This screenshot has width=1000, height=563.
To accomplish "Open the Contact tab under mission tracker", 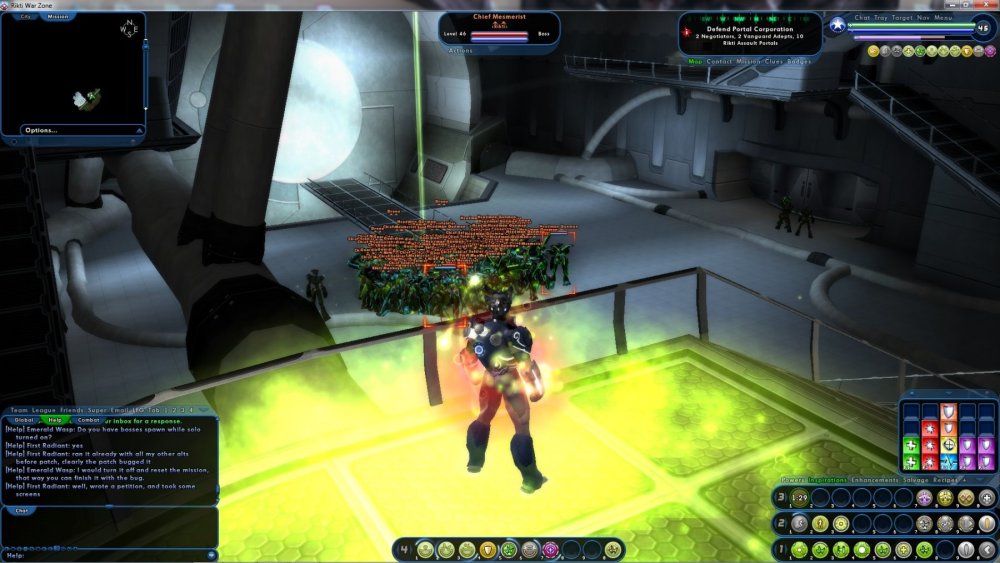I will point(720,61).
